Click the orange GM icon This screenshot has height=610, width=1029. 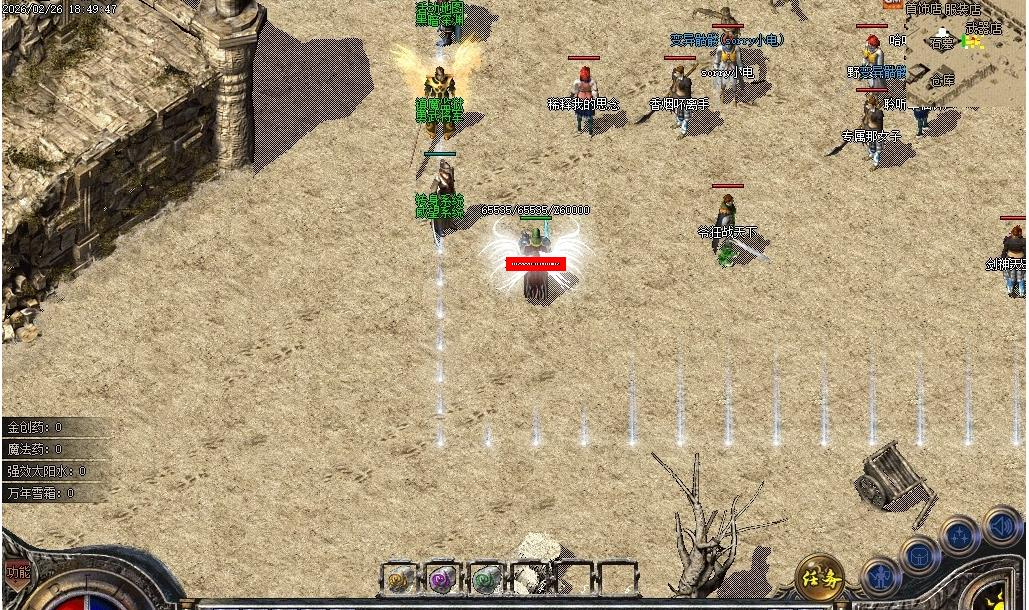893,4
